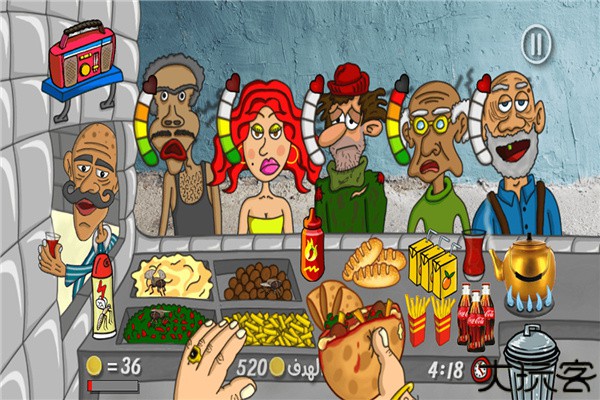
Task: Select a cola bottle
Action: coord(476,315)
